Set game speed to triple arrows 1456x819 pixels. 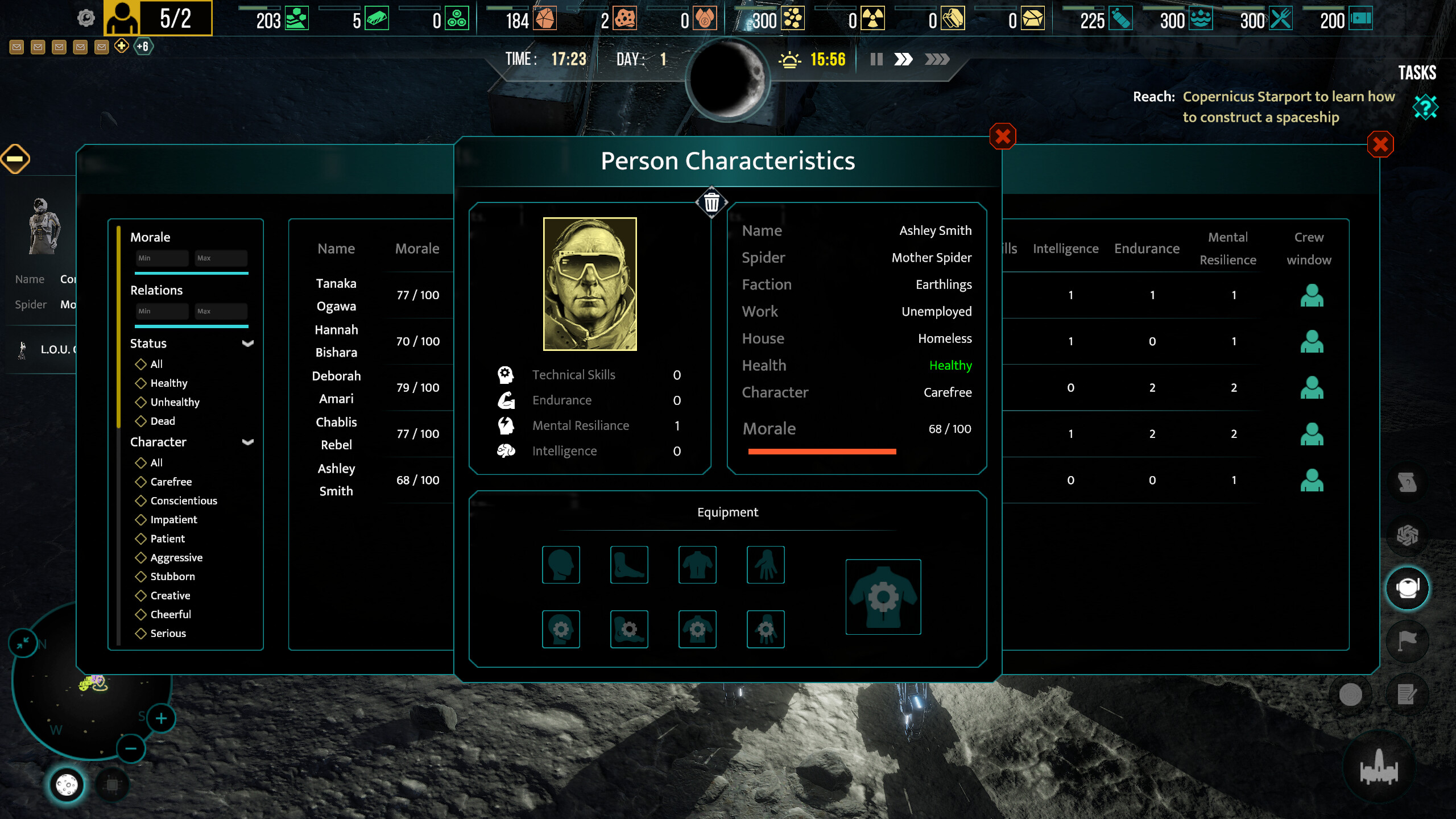pos(937,59)
